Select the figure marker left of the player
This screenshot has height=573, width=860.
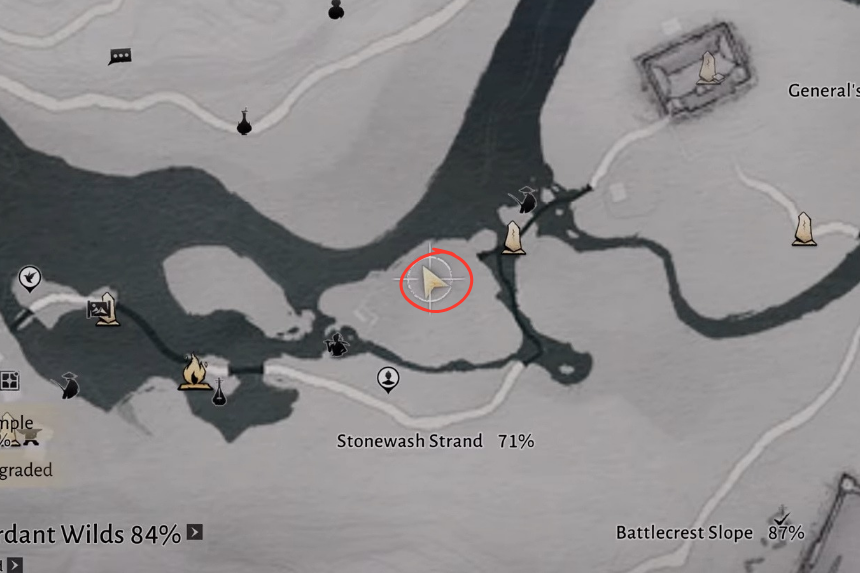(x=337, y=344)
